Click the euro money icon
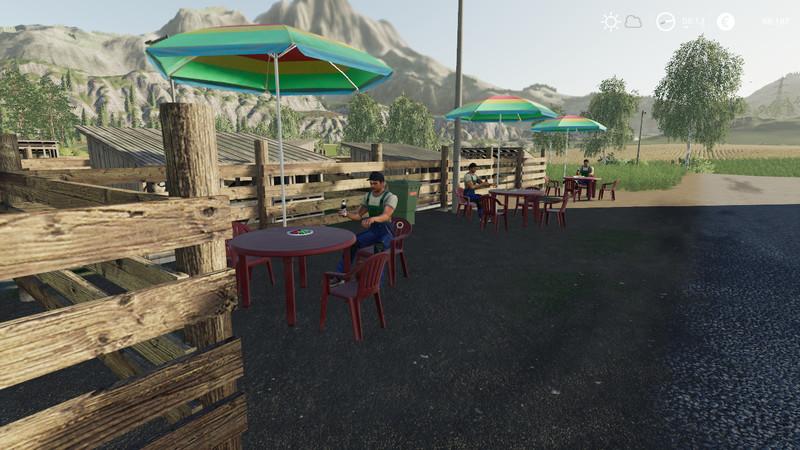Viewport: 800px width, 450px height. [x=725, y=21]
